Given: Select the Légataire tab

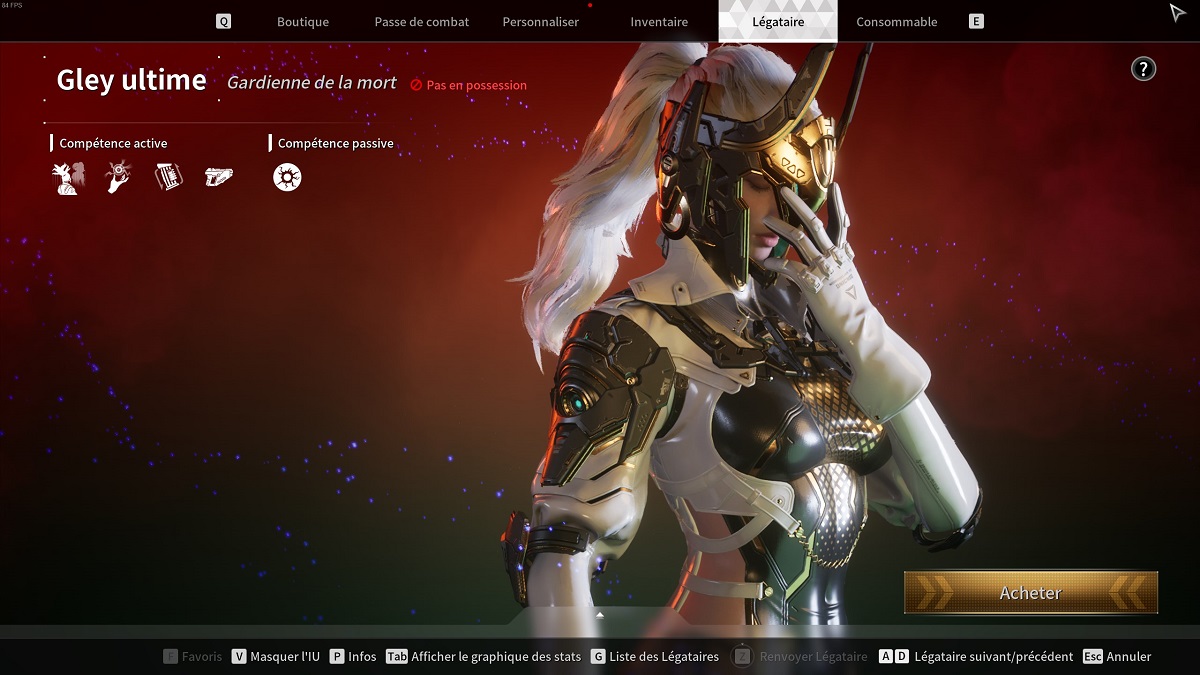Looking at the screenshot, I should click(x=777, y=22).
